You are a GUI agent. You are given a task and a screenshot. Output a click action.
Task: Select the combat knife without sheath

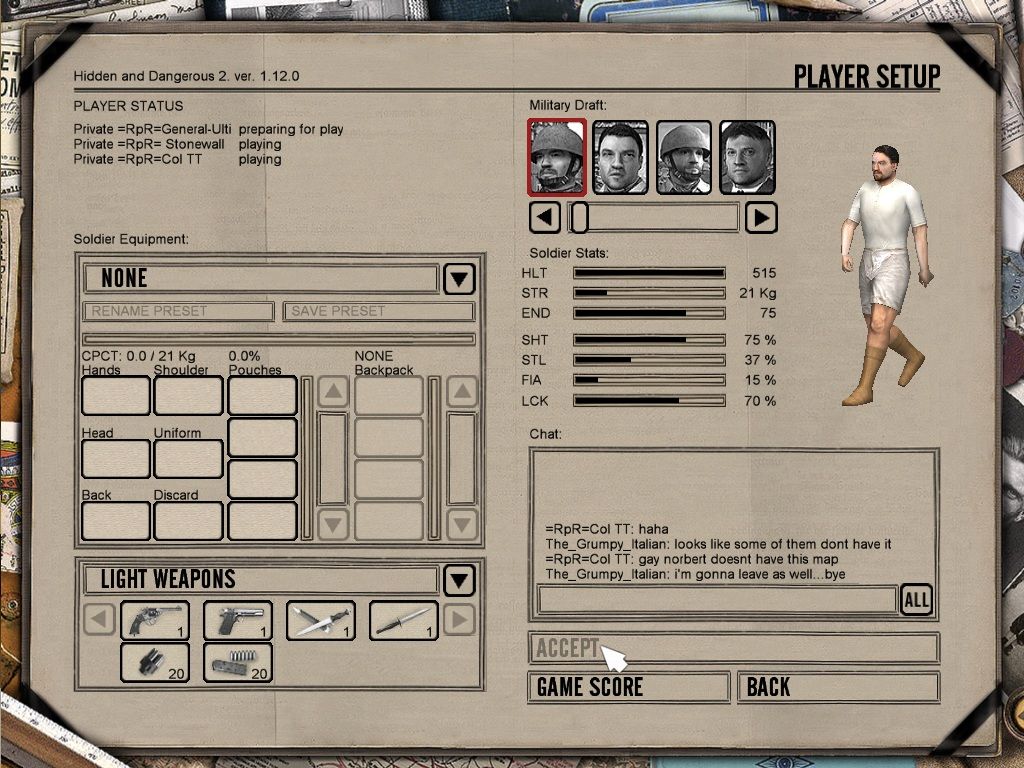[x=404, y=620]
